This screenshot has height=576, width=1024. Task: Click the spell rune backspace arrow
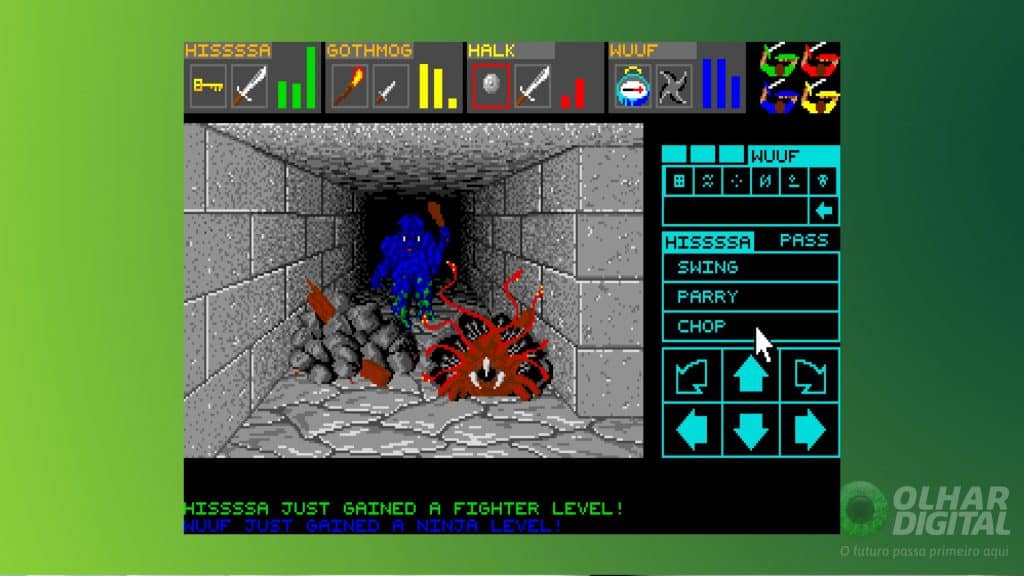click(825, 211)
